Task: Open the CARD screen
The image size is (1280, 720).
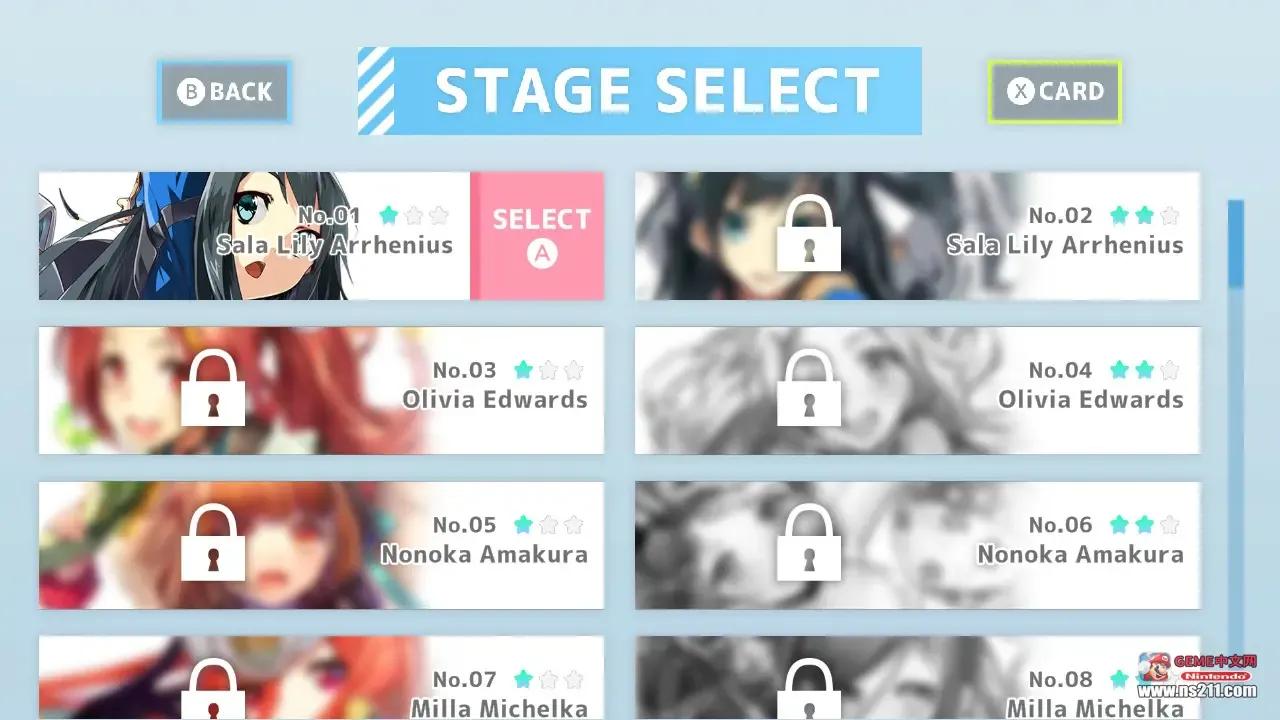Action: point(1054,92)
